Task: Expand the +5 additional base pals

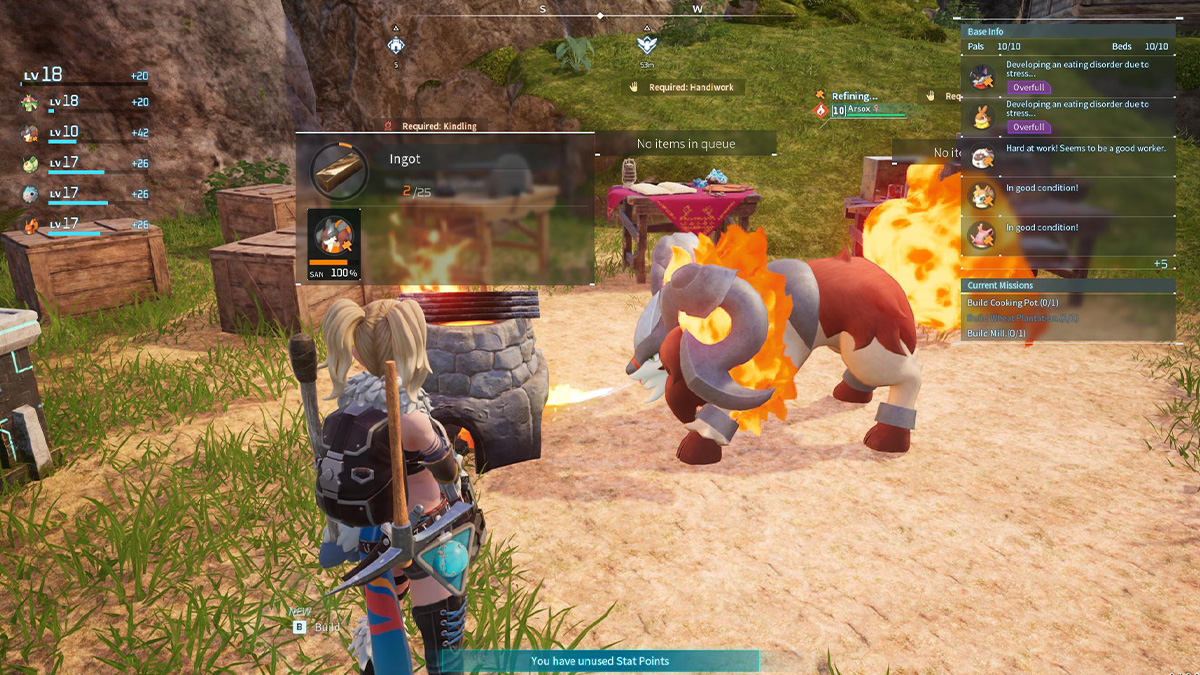Action: 1160,264
